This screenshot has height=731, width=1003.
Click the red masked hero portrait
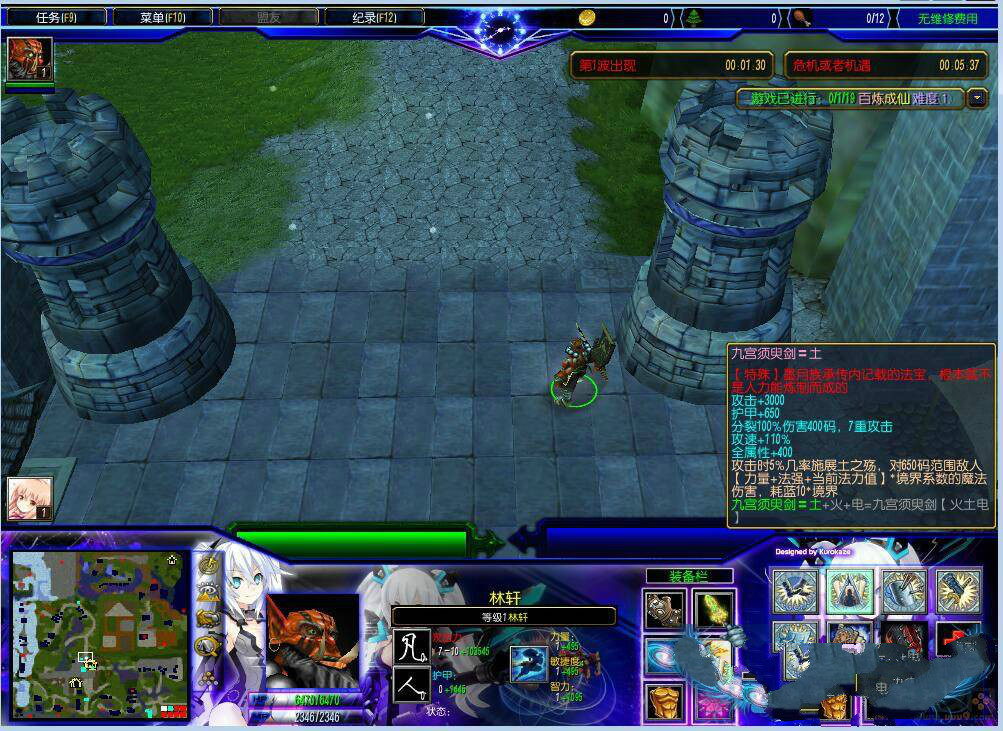click(312, 640)
